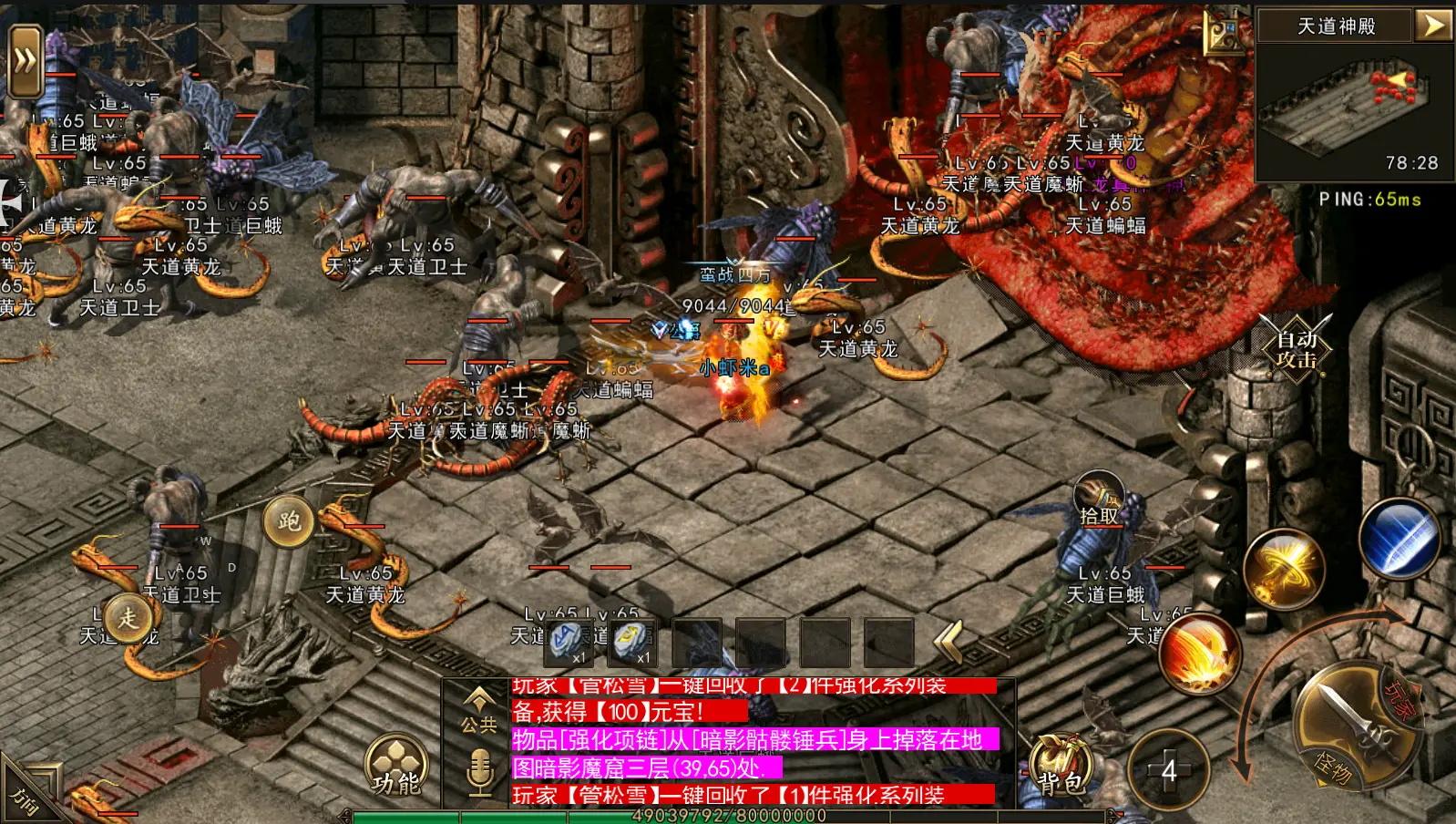
Task: Switch movement to 跑 run mode
Action: tap(289, 521)
